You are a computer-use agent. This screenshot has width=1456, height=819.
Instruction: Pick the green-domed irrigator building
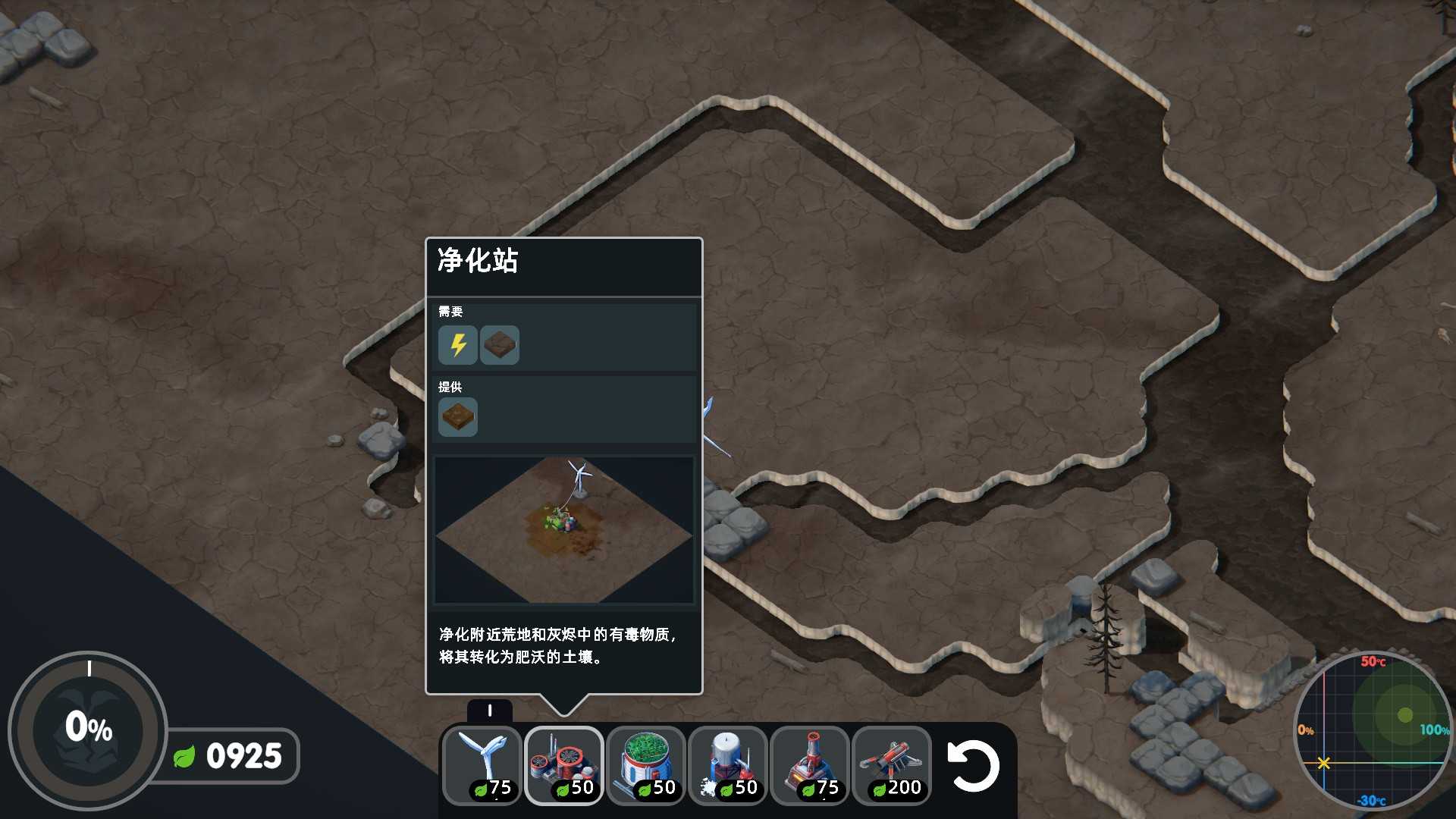pos(646,764)
